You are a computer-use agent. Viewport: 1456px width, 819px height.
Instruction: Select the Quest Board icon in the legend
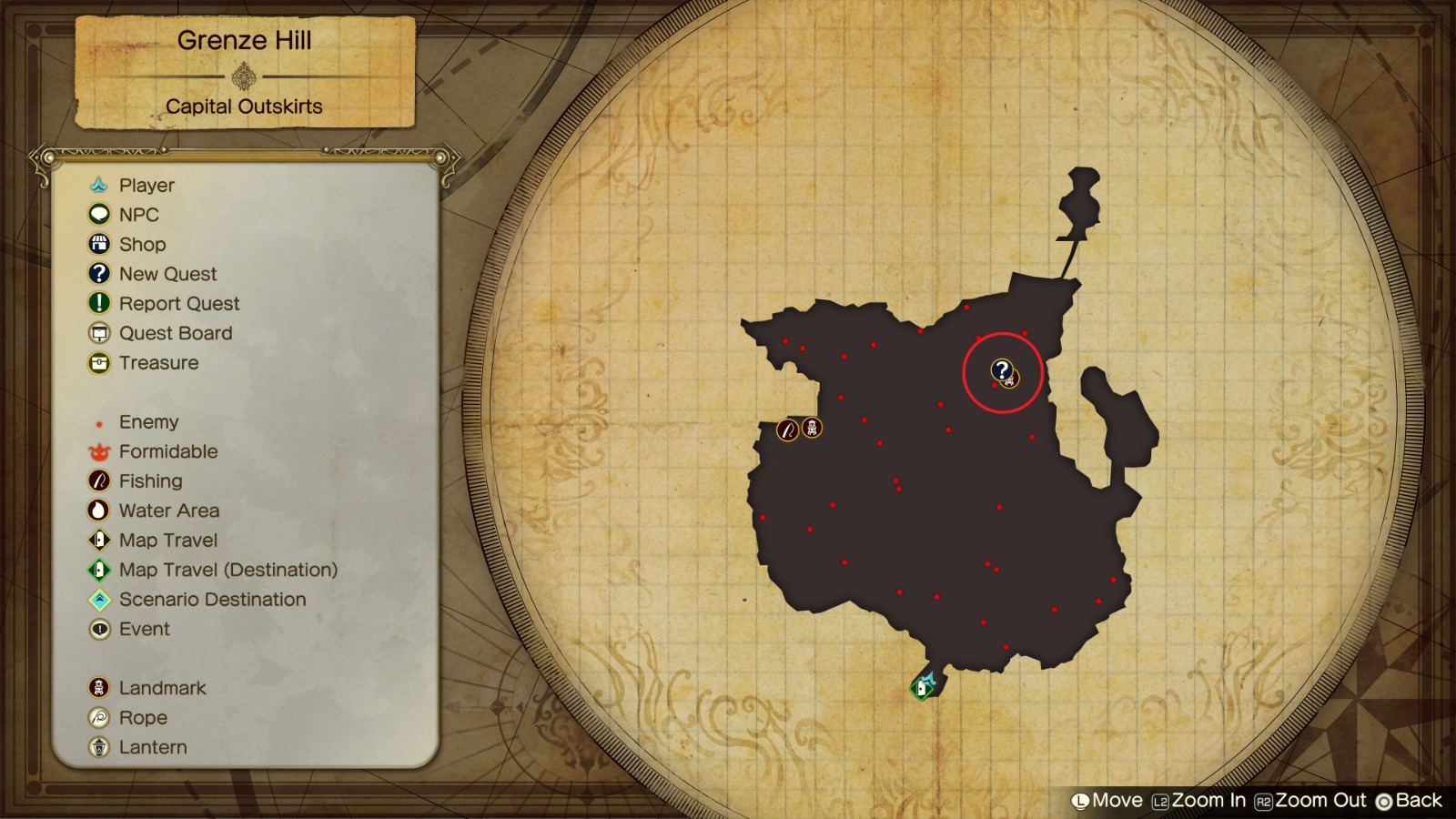tap(101, 333)
